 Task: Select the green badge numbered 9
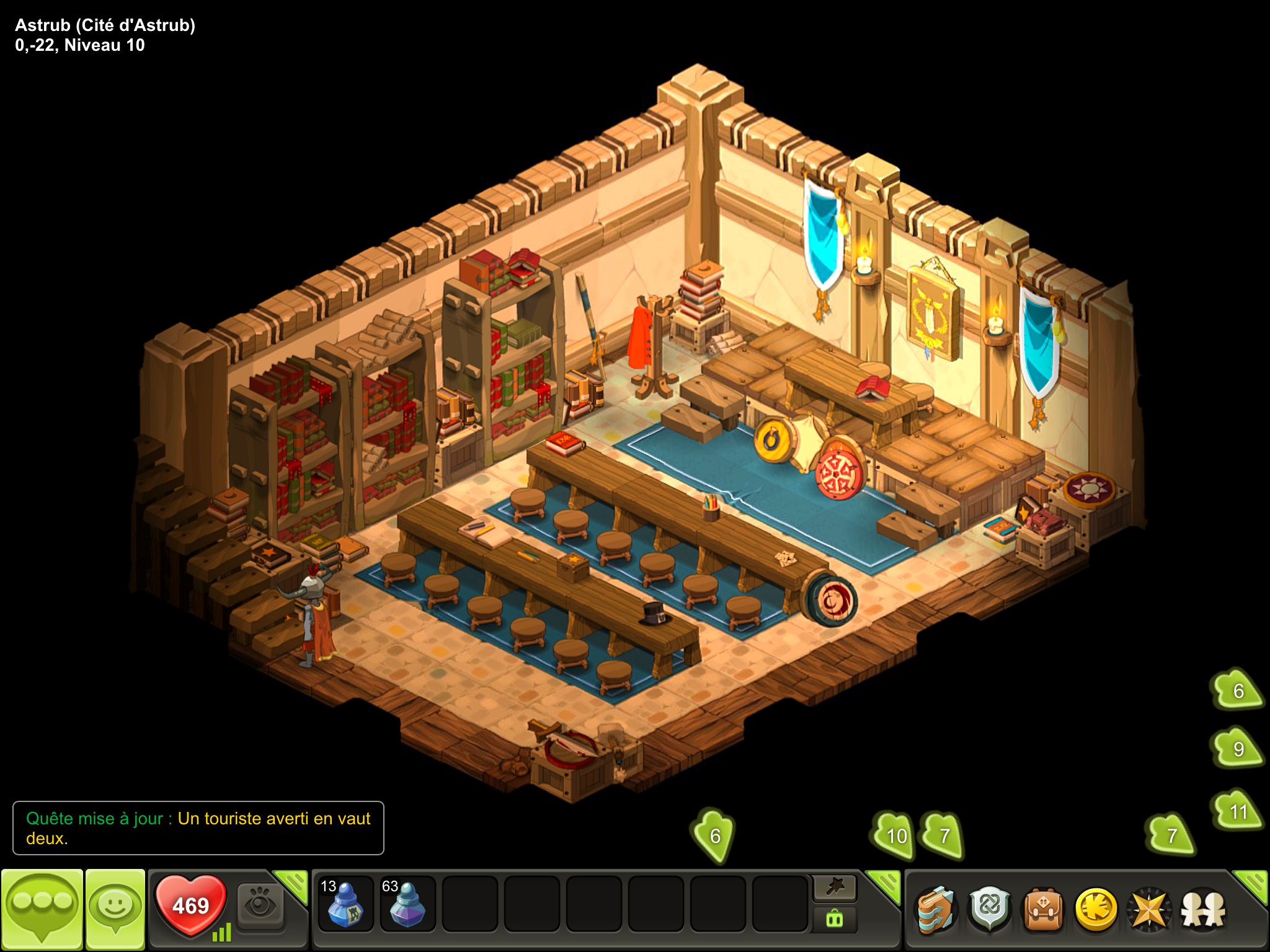1238,749
